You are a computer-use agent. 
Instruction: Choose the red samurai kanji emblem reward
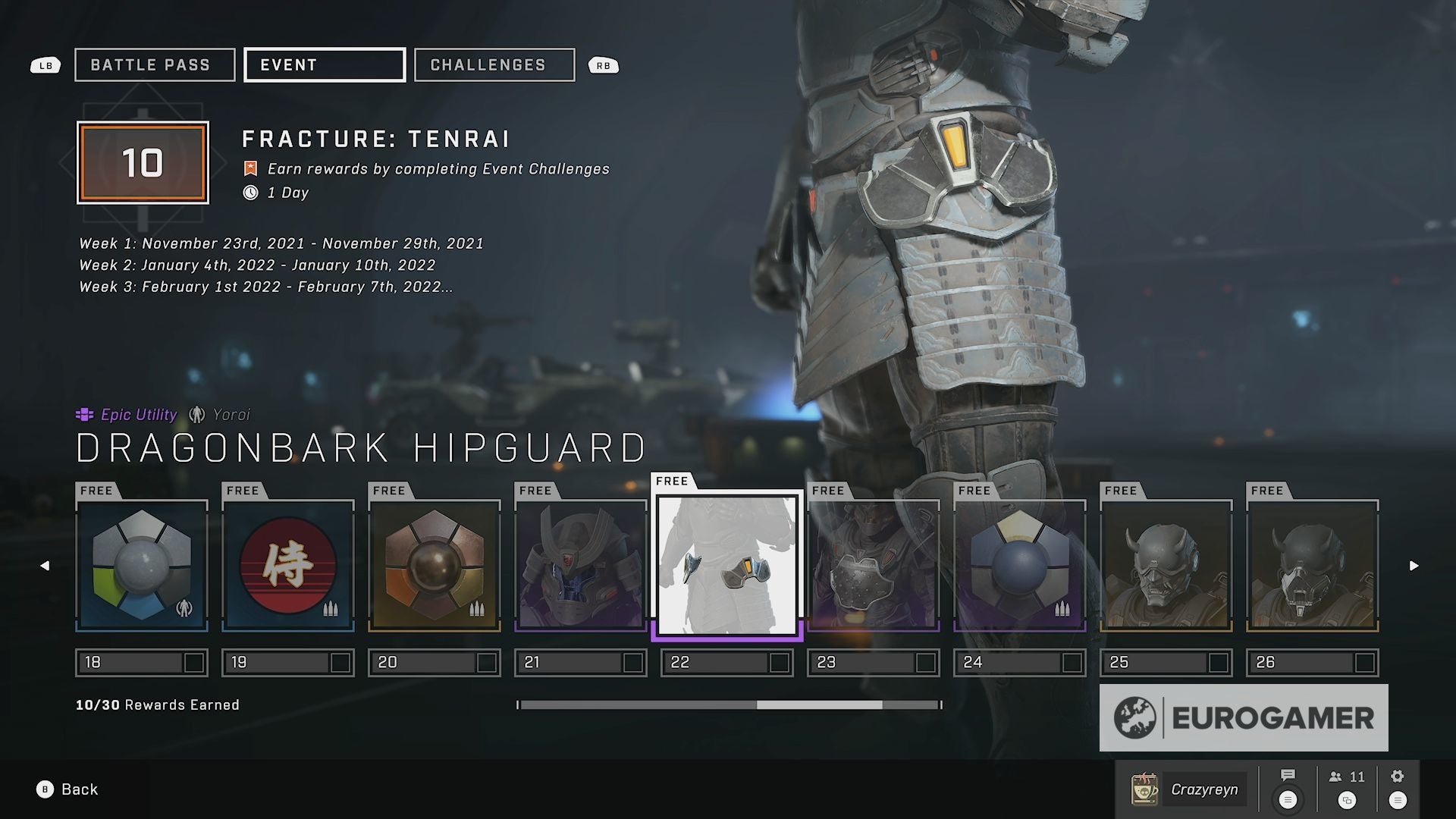[x=288, y=566]
